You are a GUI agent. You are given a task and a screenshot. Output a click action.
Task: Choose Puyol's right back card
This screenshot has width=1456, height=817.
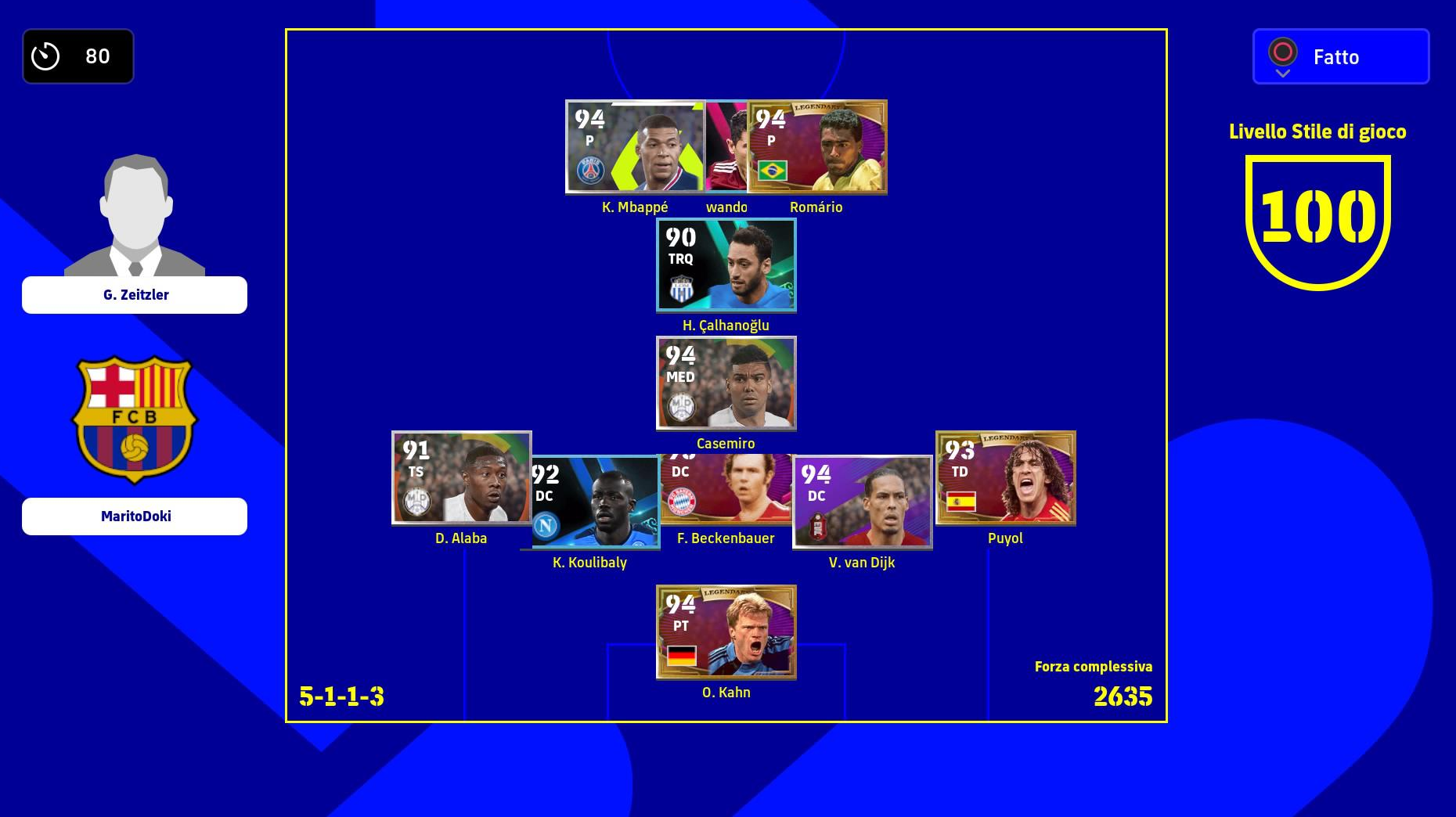[1006, 477]
